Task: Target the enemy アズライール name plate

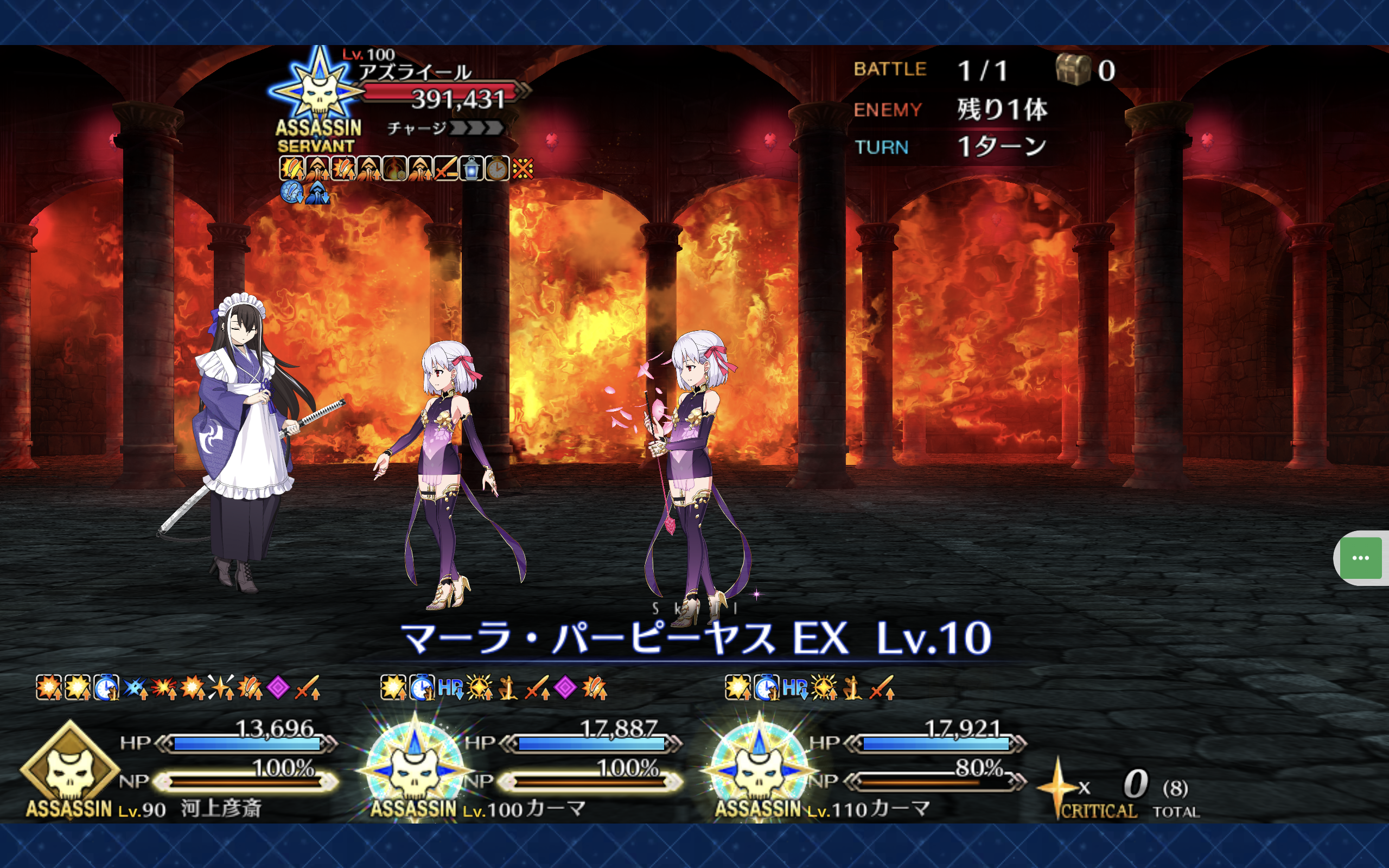Action: (x=415, y=72)
